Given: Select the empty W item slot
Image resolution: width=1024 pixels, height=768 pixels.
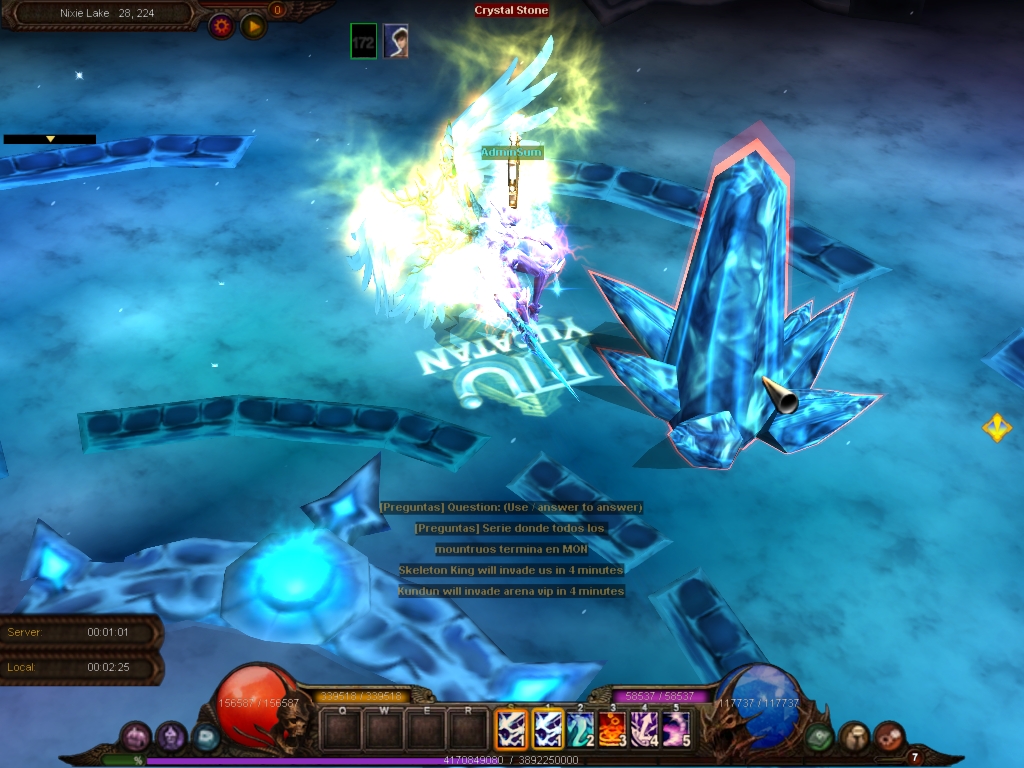Looking at the screenshot, I should [383, 731].
